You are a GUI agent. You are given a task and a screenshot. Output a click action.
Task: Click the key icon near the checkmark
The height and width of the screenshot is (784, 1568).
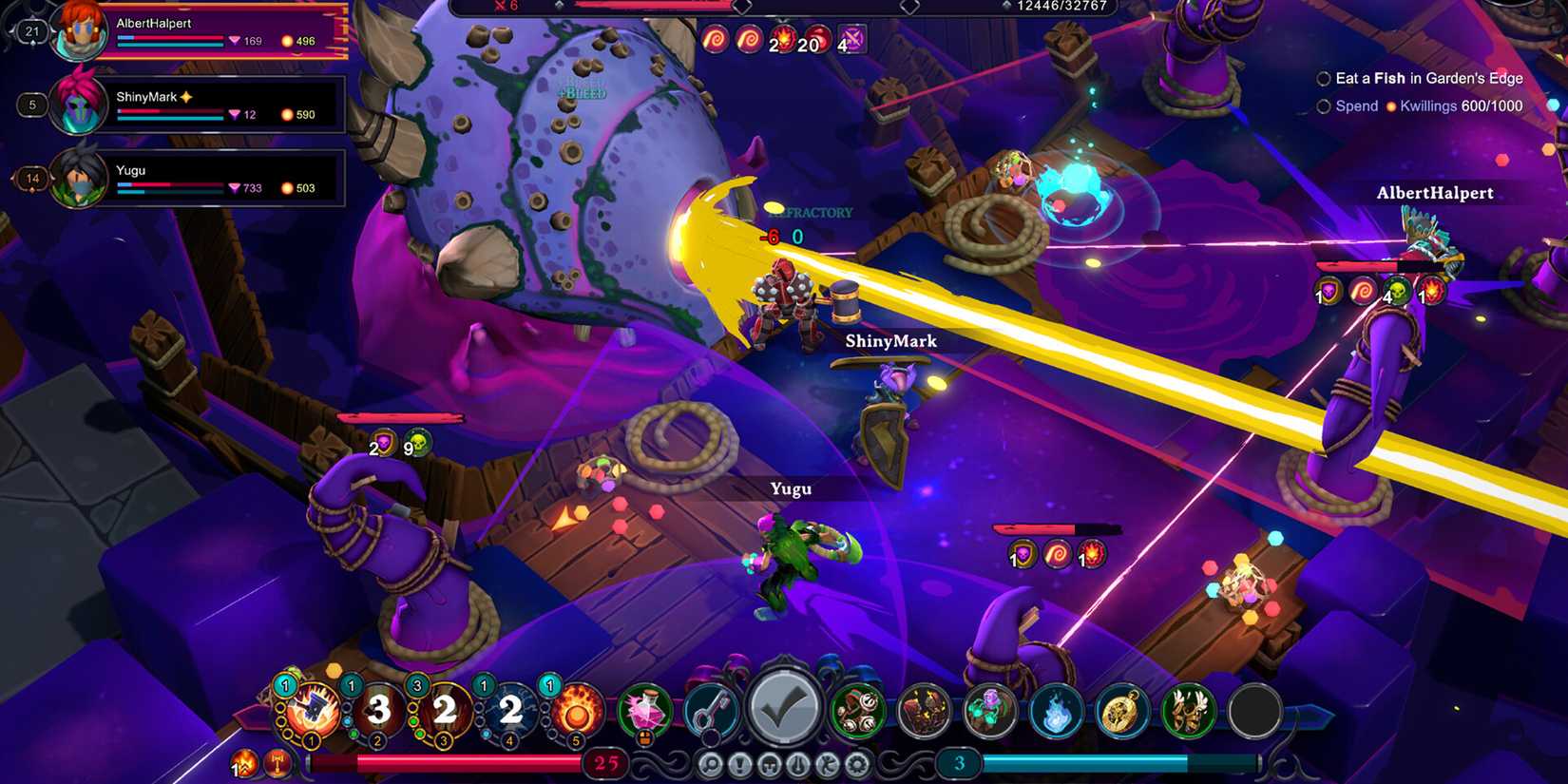coord(713,710)
